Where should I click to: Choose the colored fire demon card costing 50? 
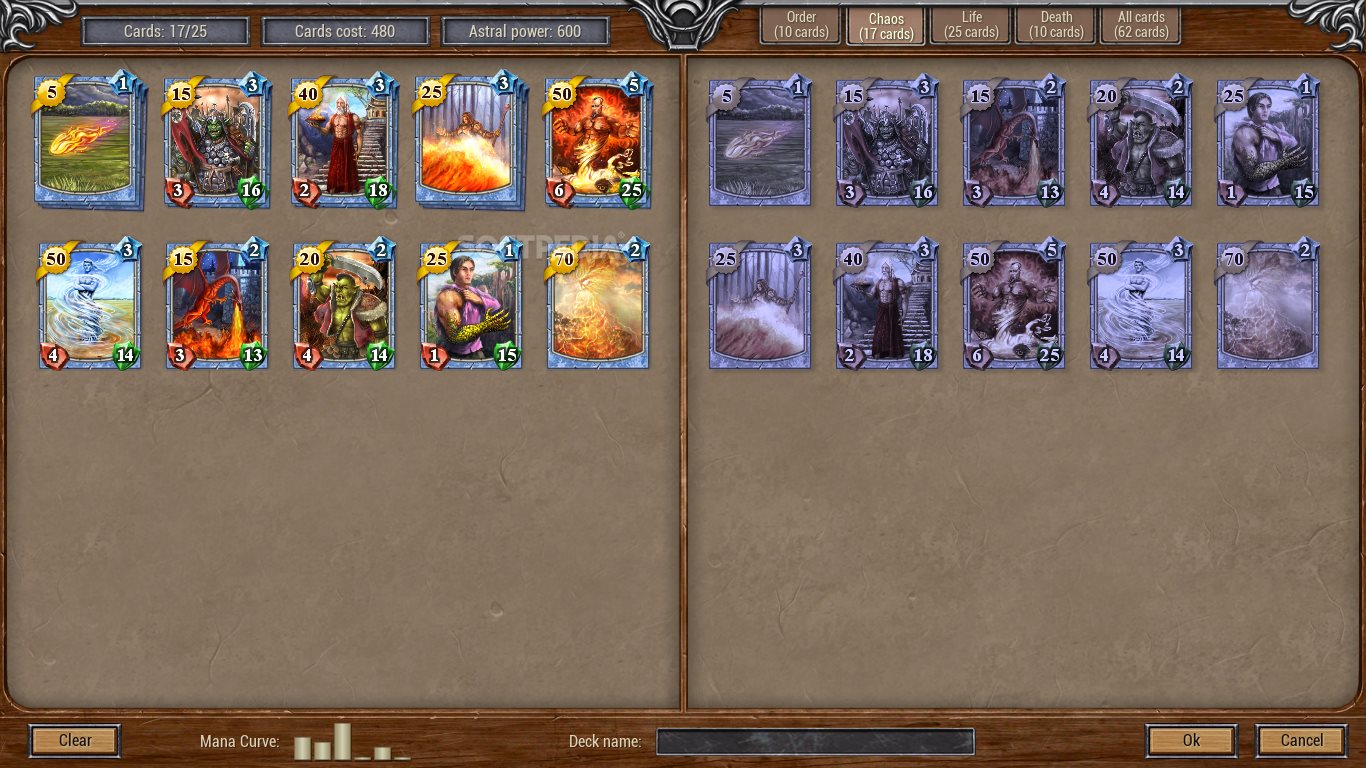pos(597,141)
